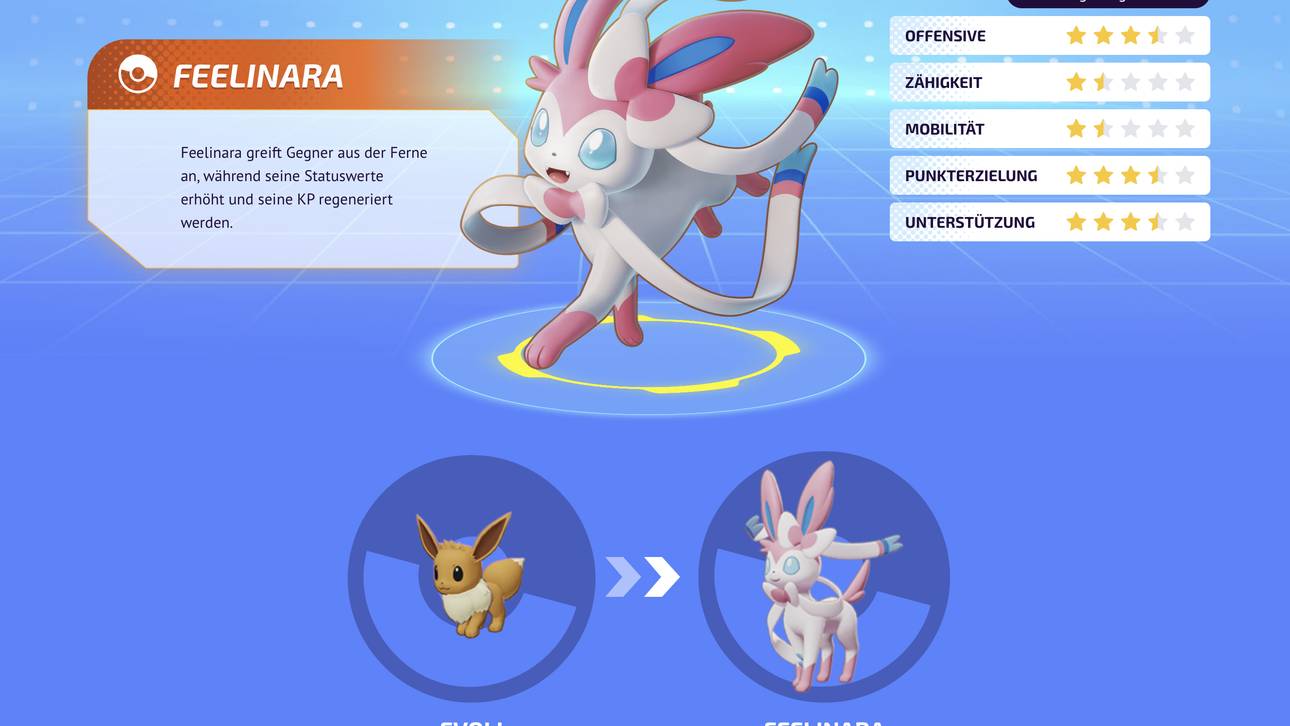1290x726 pixels.
Task: Toggle the second star in Mobilität rating
Action: (1102, 127)
